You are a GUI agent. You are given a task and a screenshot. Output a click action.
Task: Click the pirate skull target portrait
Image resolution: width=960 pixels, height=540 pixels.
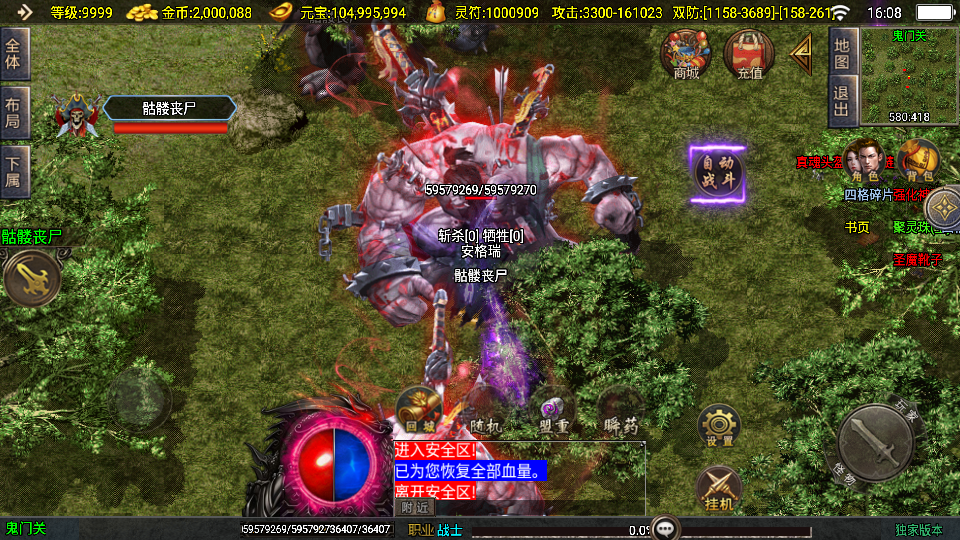pos(77,113)
